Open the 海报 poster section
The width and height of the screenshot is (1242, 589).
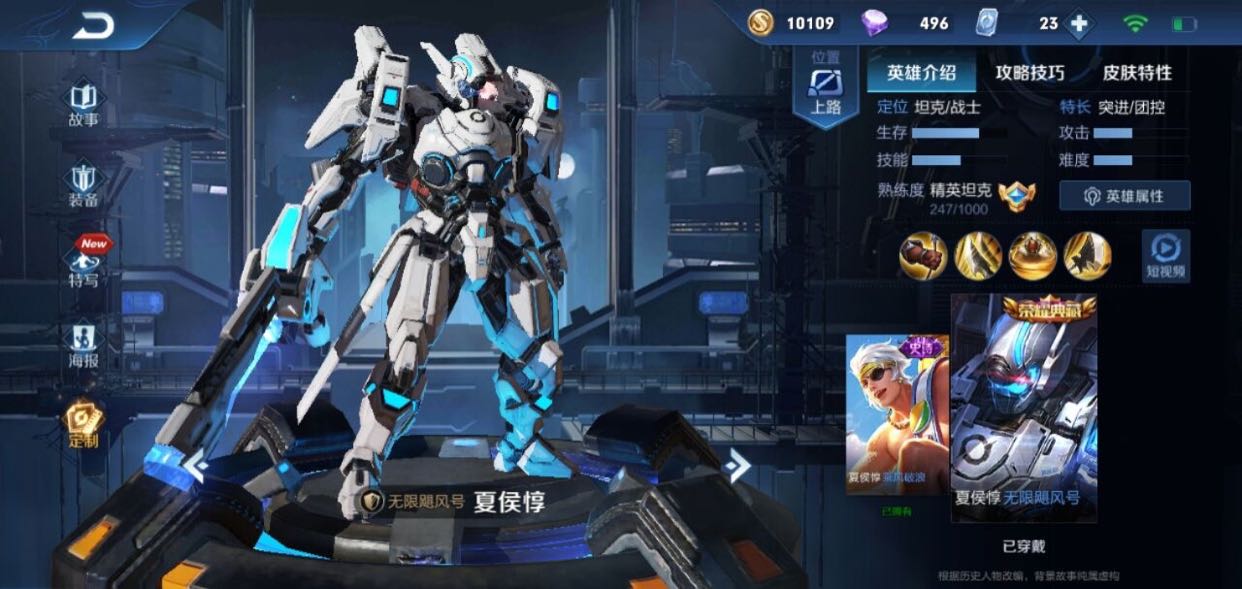83,344
